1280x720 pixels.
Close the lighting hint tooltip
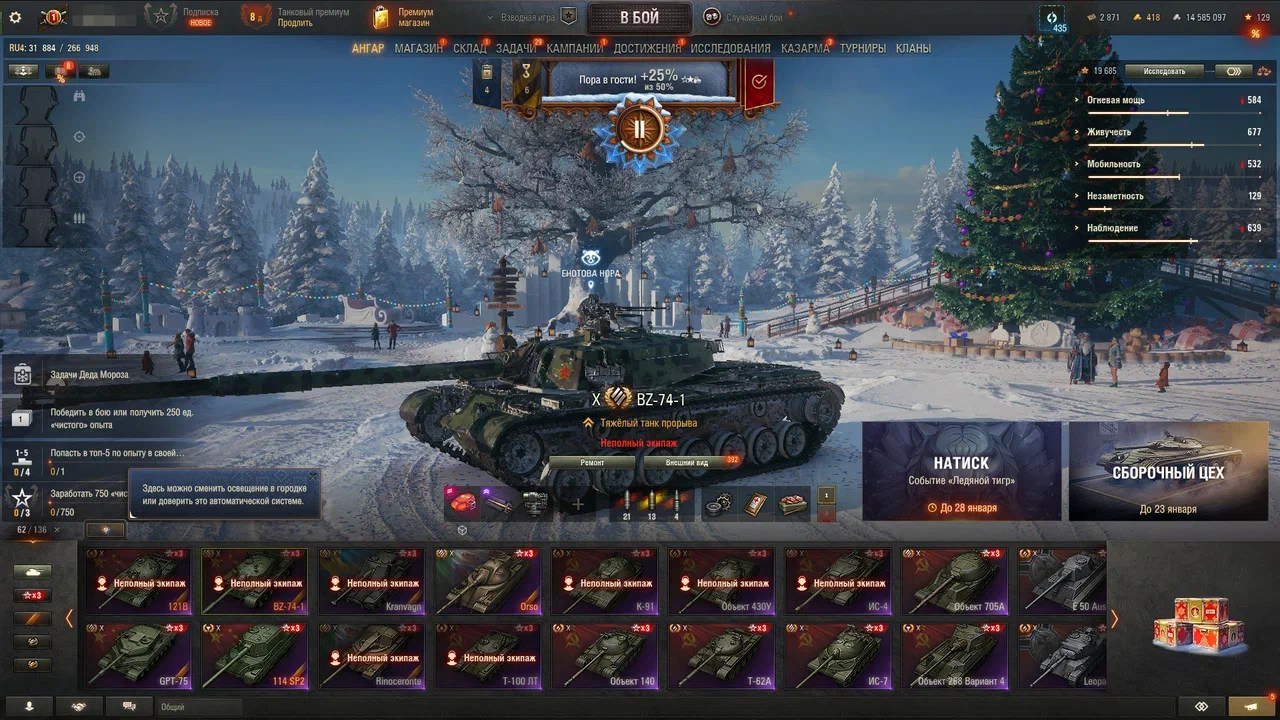click(312, 477)
